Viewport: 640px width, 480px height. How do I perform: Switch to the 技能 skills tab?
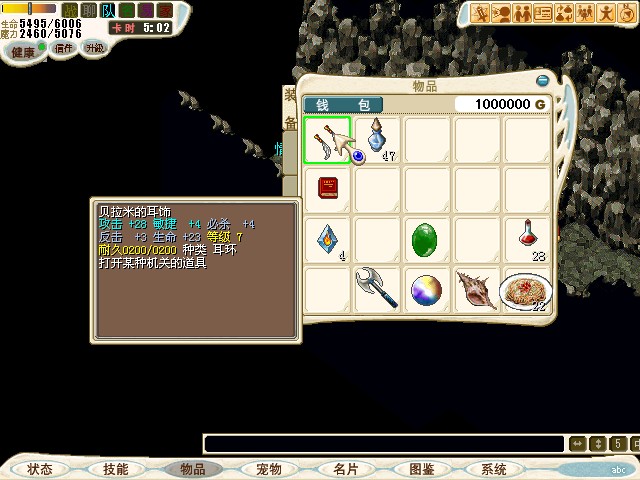pyautogui.click(x=116, y=469)
